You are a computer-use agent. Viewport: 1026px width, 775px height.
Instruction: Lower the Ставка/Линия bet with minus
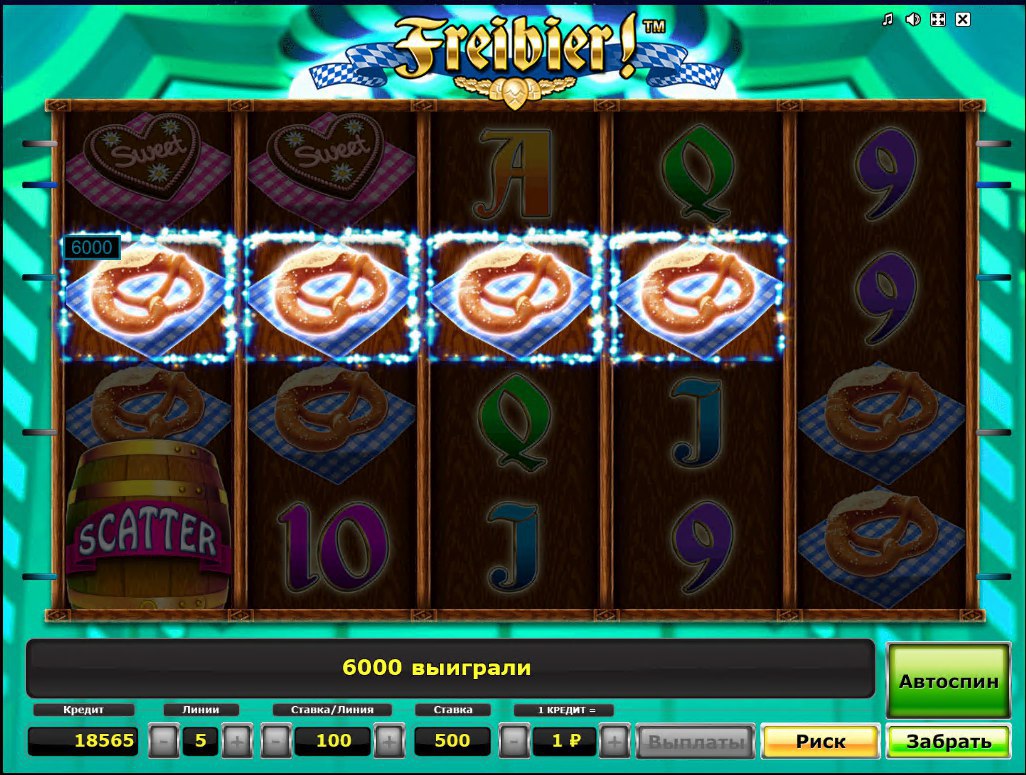pyautogui.click(x=277, y=742)
